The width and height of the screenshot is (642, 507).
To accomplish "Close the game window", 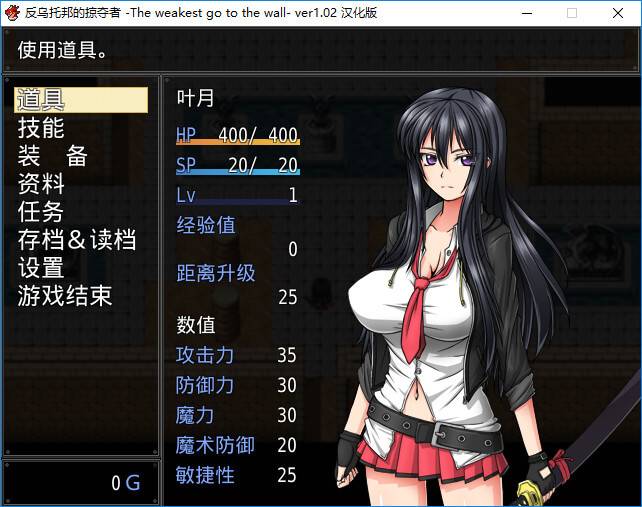I will (618, 13).
